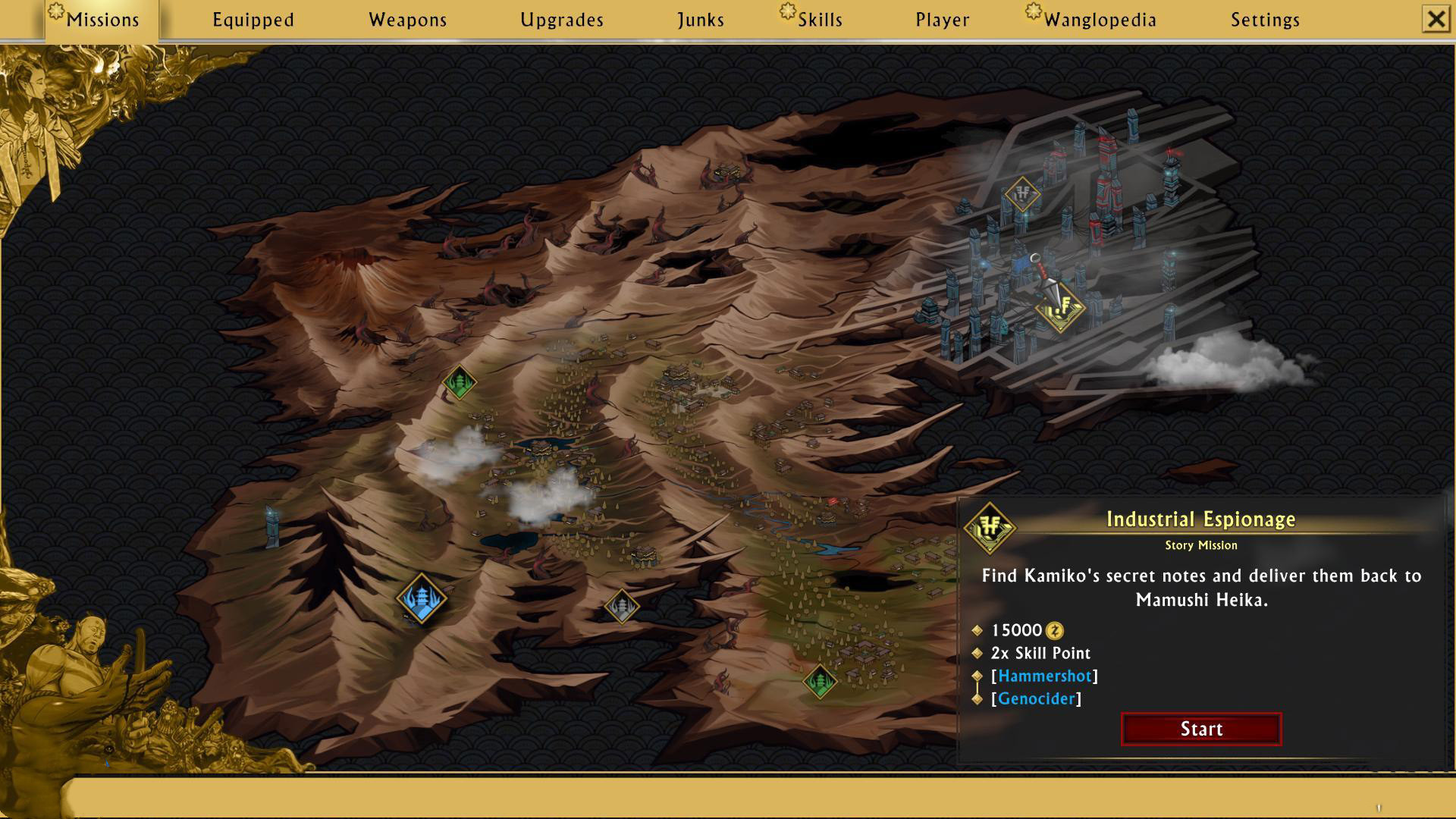
Task: Open the Wanglopedia tab
Action: tap(1100, 20)
